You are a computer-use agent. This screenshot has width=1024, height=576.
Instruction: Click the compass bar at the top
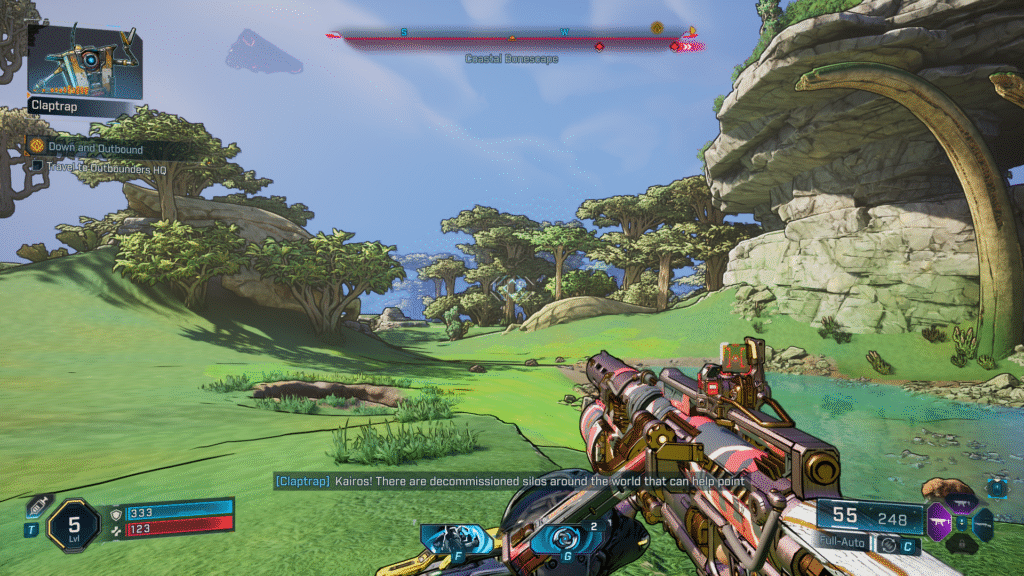(x=512, y=40)
